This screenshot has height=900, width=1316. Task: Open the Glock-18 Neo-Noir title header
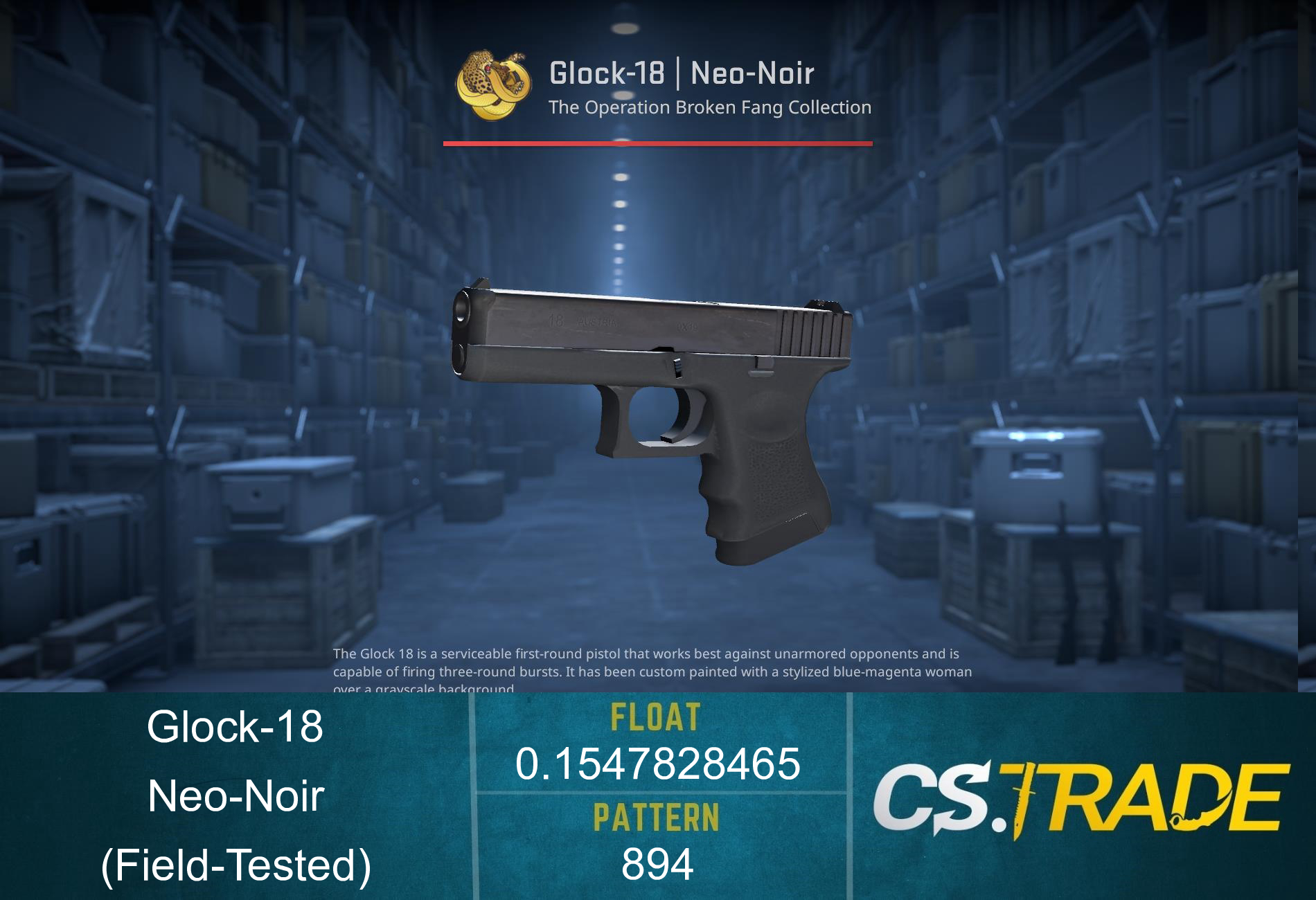pyautogui.click(x=682, y=73)
